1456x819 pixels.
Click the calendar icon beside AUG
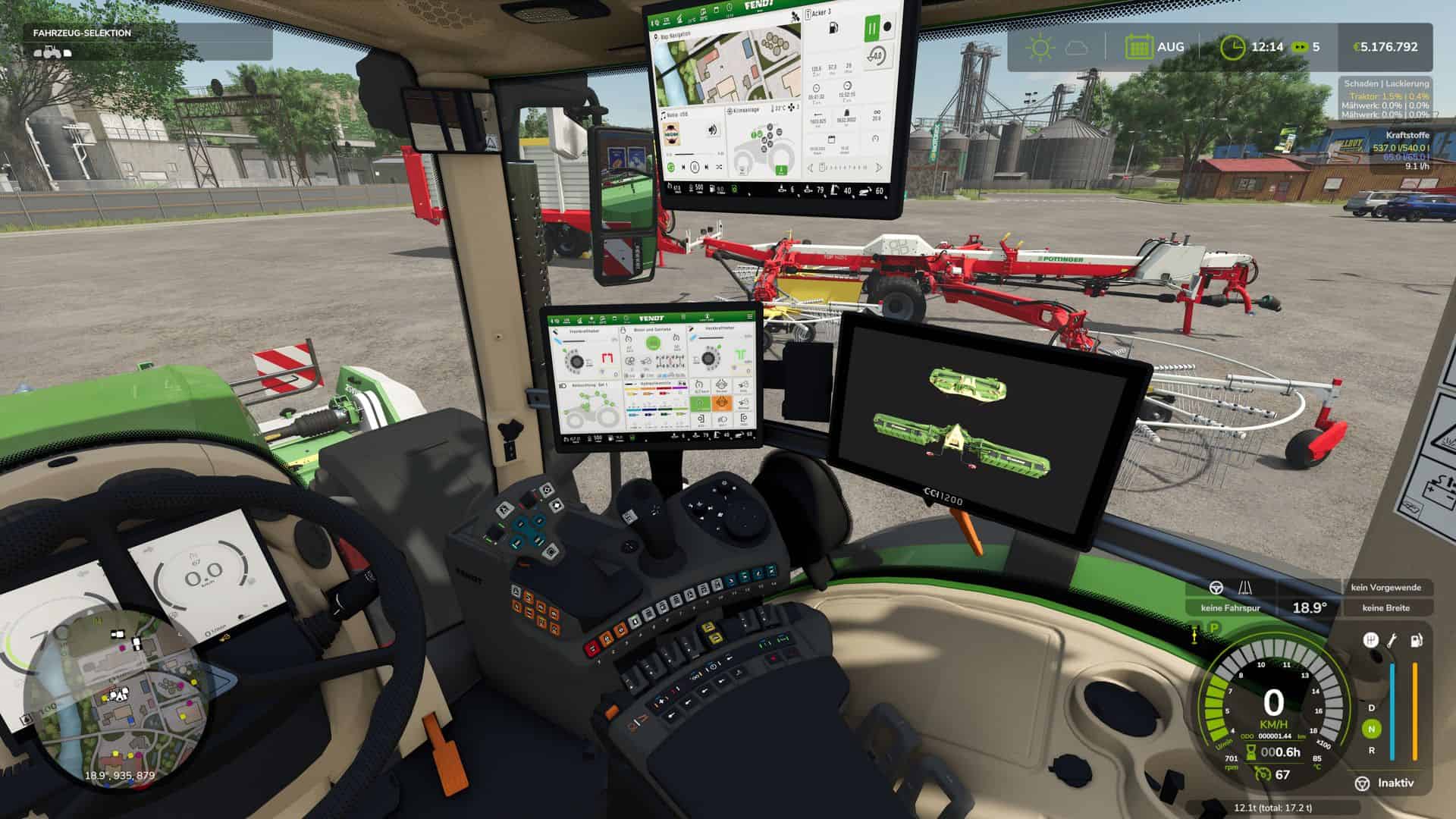pos(1139,47)
